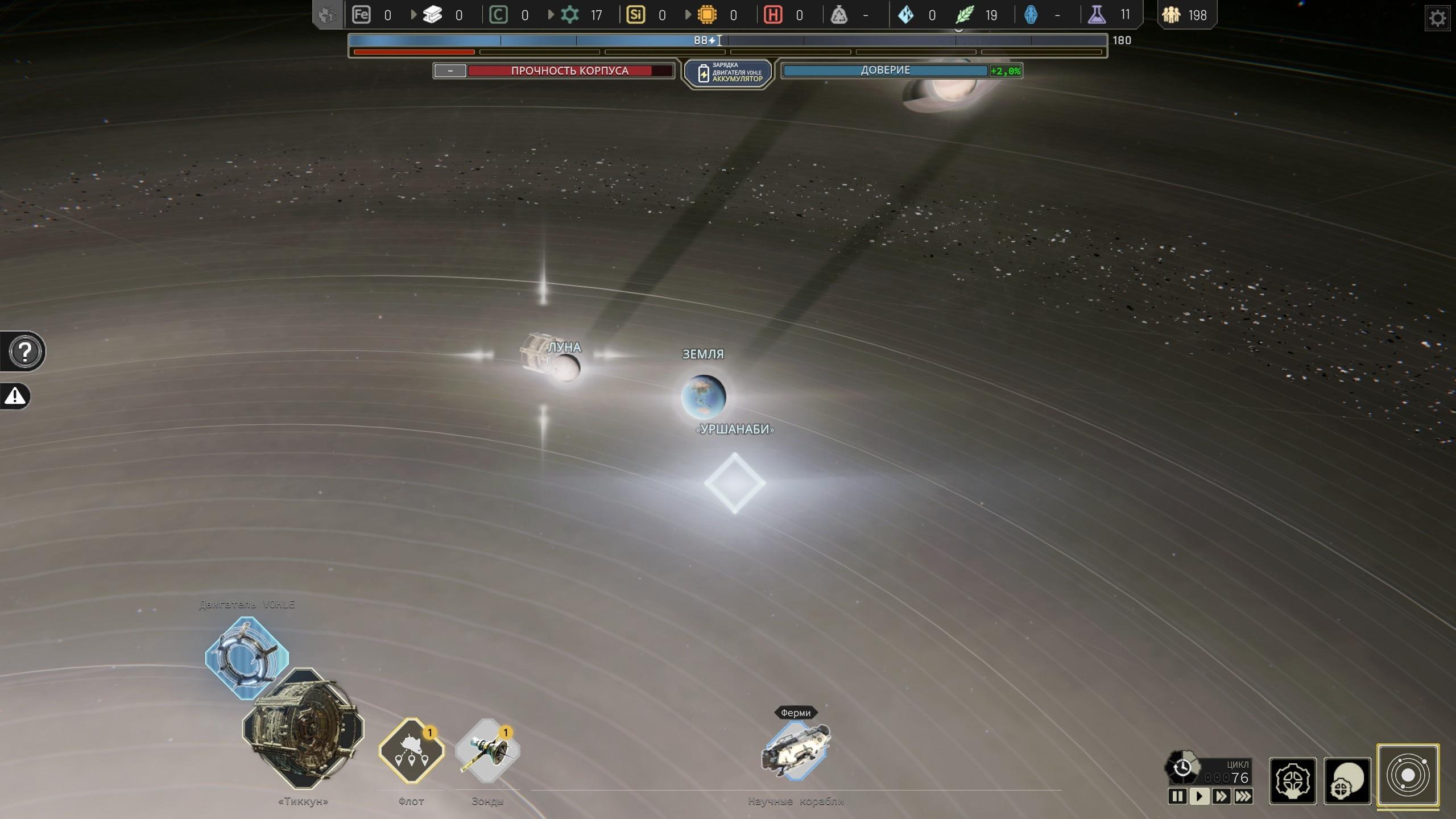
Task: Pause the game time
Action: [x=1177, y=796]
